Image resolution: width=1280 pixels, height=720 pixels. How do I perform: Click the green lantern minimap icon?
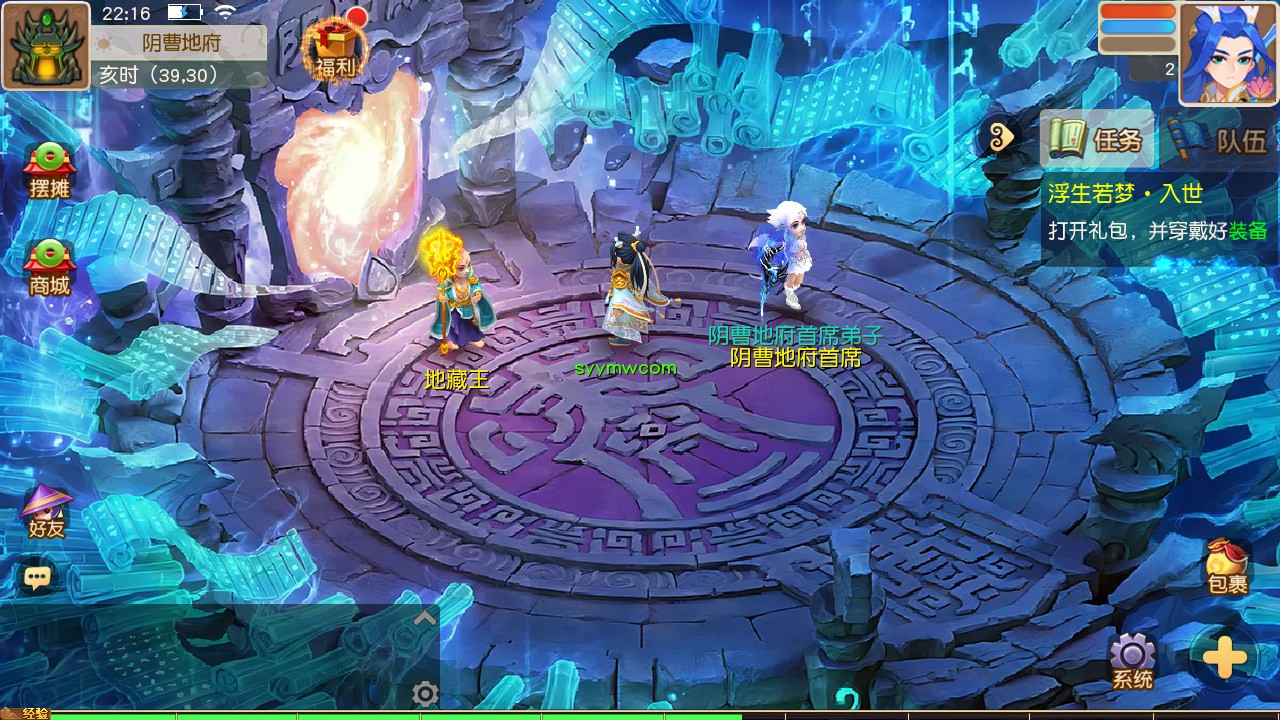(x=45, y=45)
